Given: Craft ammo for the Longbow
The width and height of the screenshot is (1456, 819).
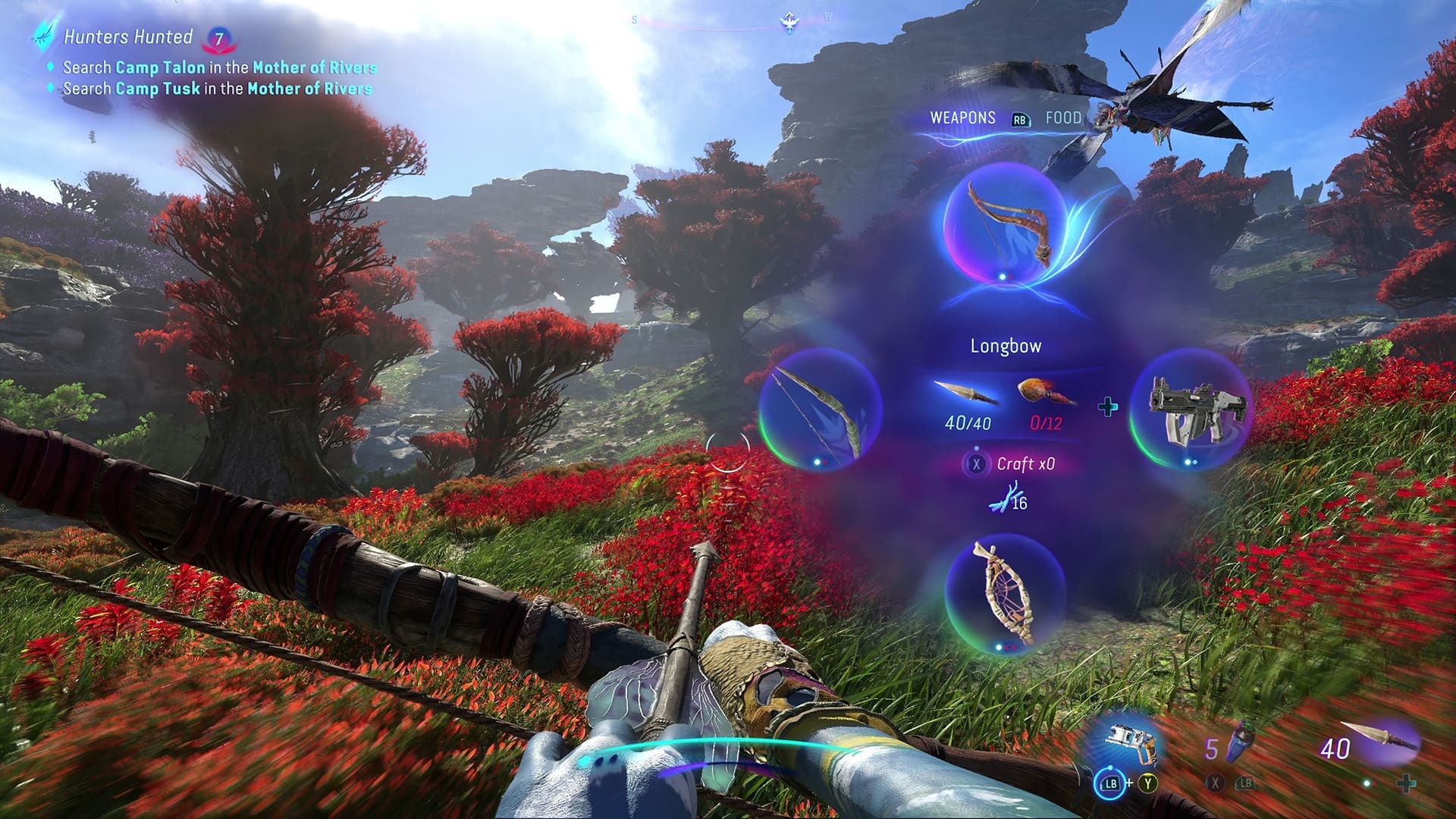Looking at the screenshot, I should pos(1012,463).
